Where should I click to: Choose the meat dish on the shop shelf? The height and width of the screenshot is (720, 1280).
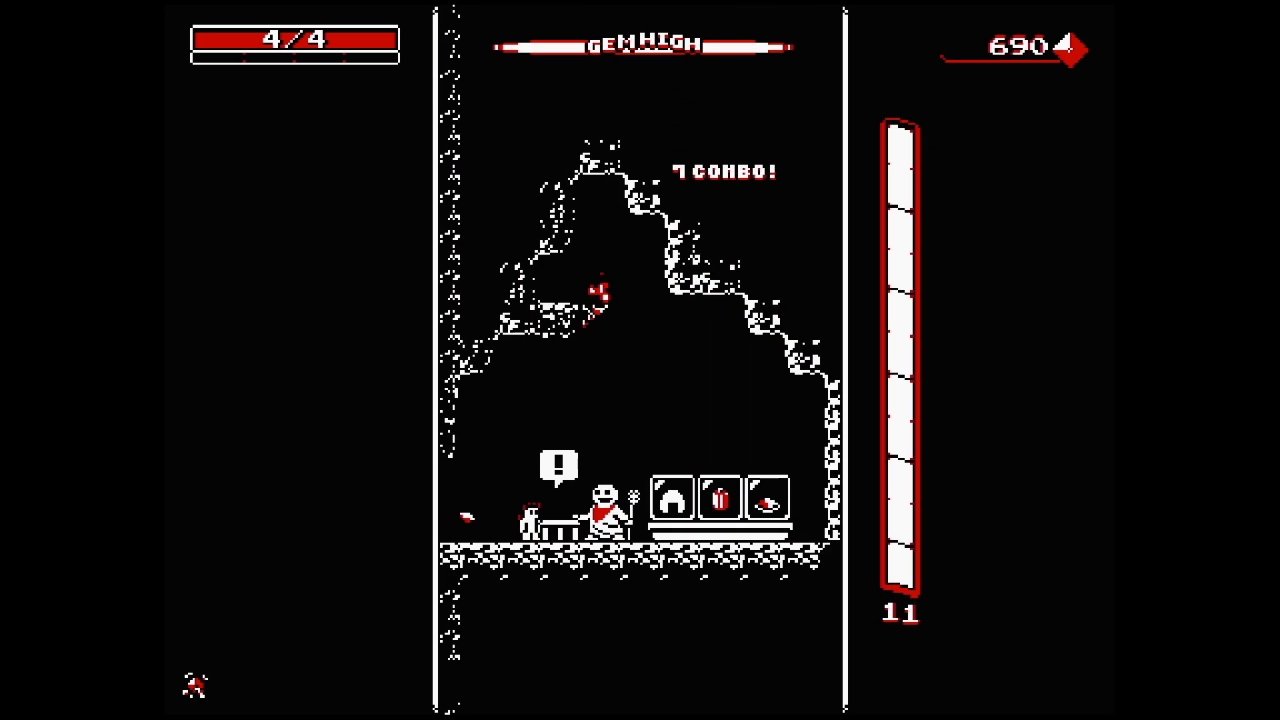pyautogui.click(x=766, y=504)
